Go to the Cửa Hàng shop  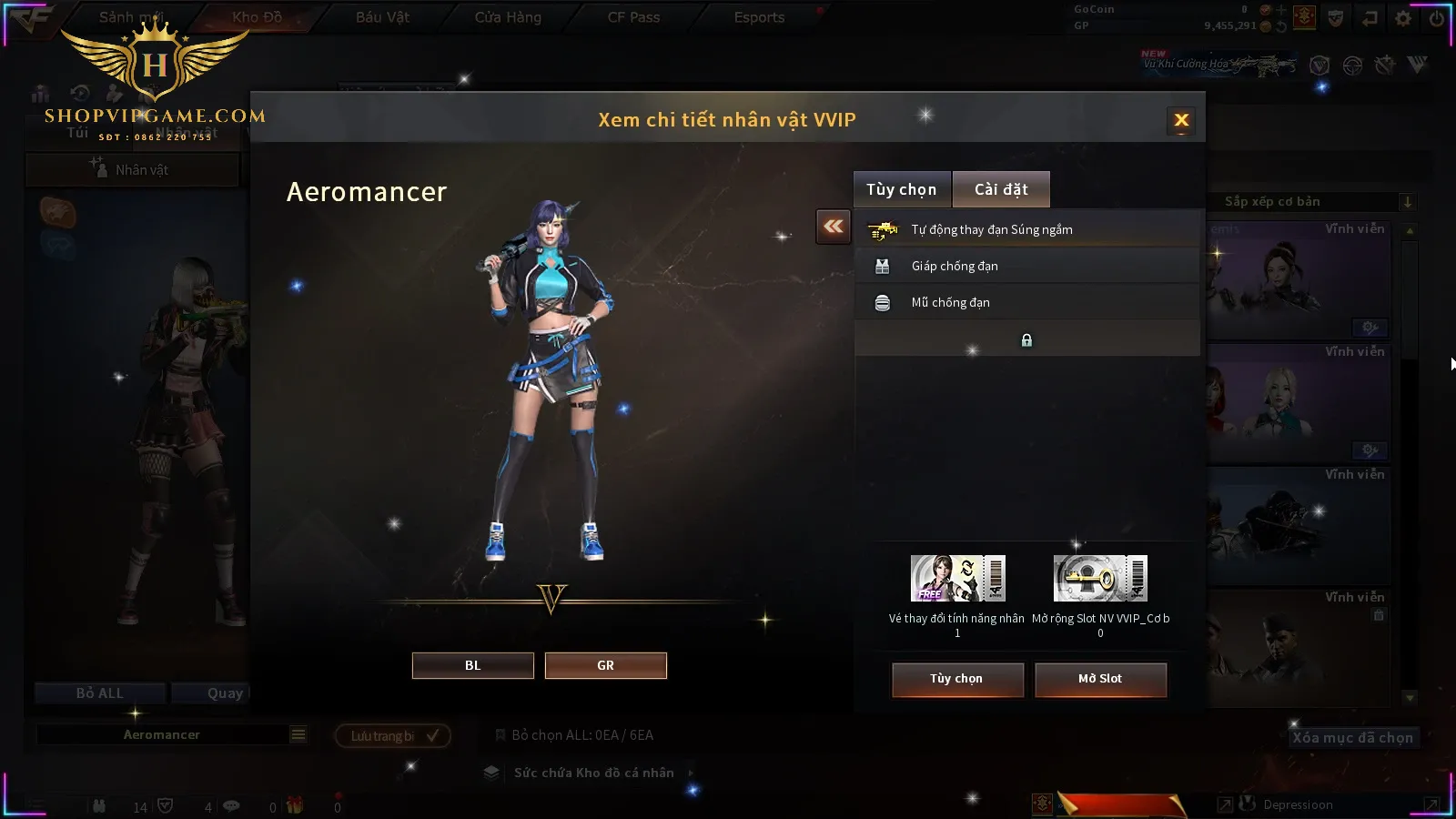[508, 17]
